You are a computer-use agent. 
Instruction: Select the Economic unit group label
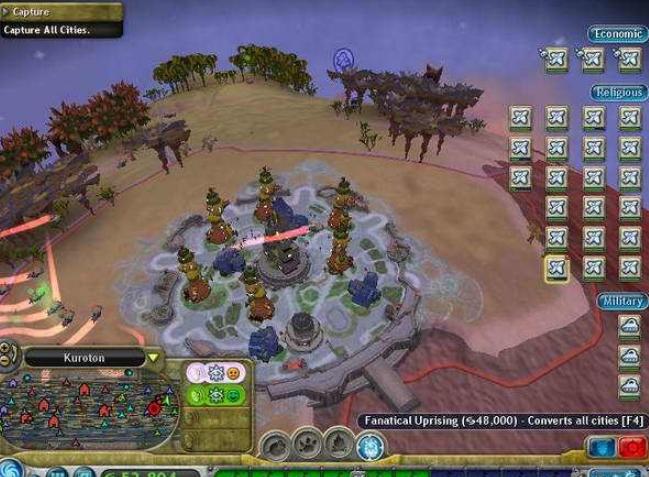(615, 34)
